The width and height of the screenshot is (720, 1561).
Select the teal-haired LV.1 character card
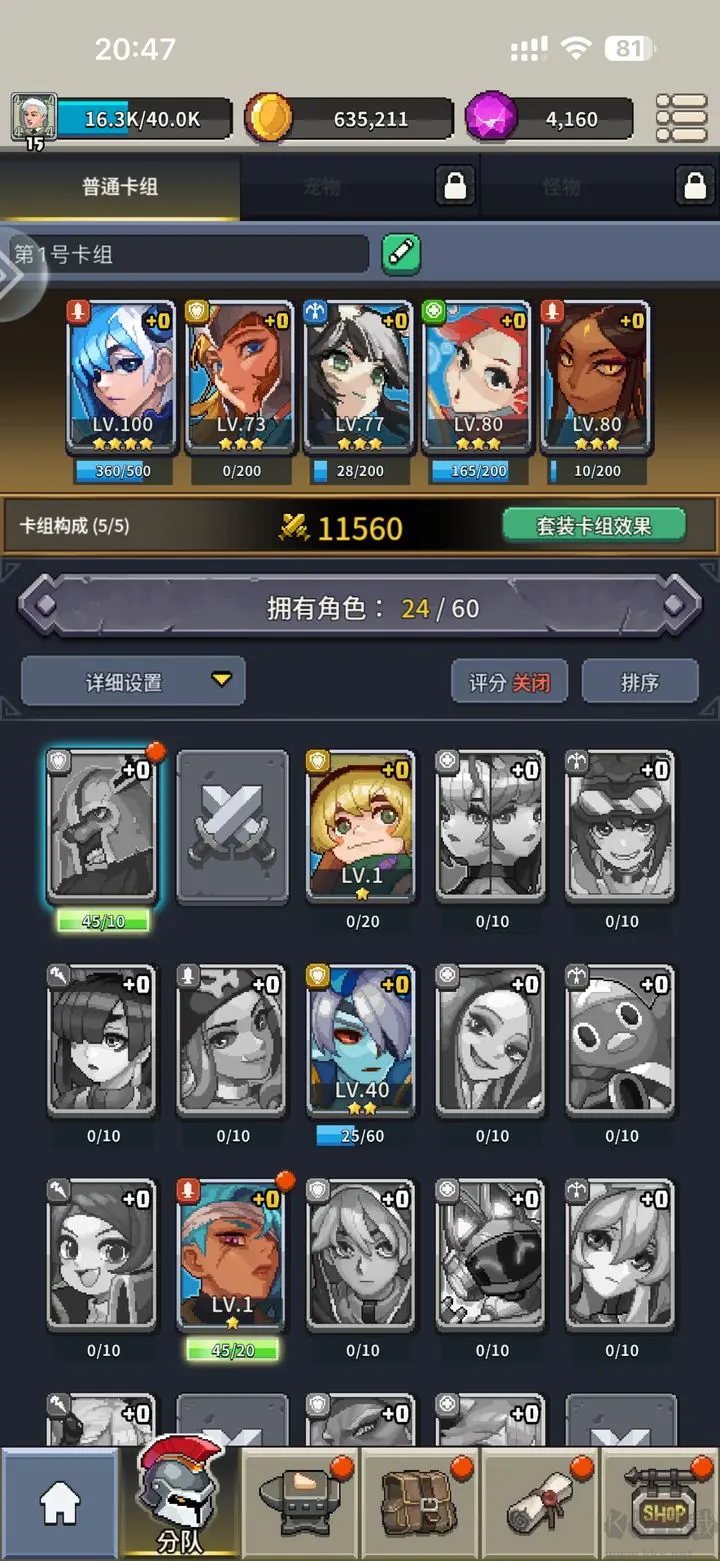pos(231,1255)
